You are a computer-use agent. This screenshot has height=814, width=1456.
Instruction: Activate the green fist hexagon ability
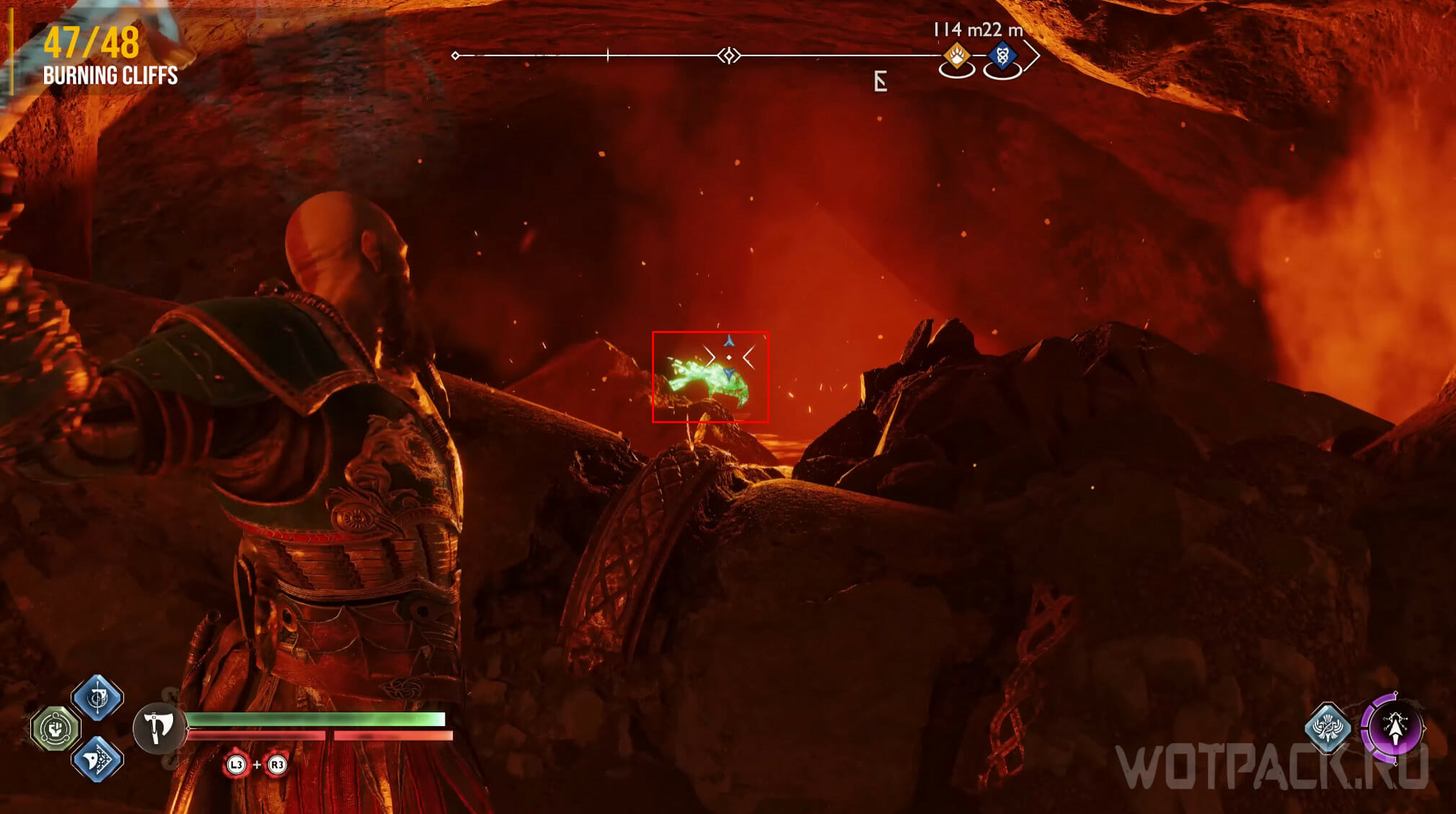pyautogui.click(x=56, y=728)
